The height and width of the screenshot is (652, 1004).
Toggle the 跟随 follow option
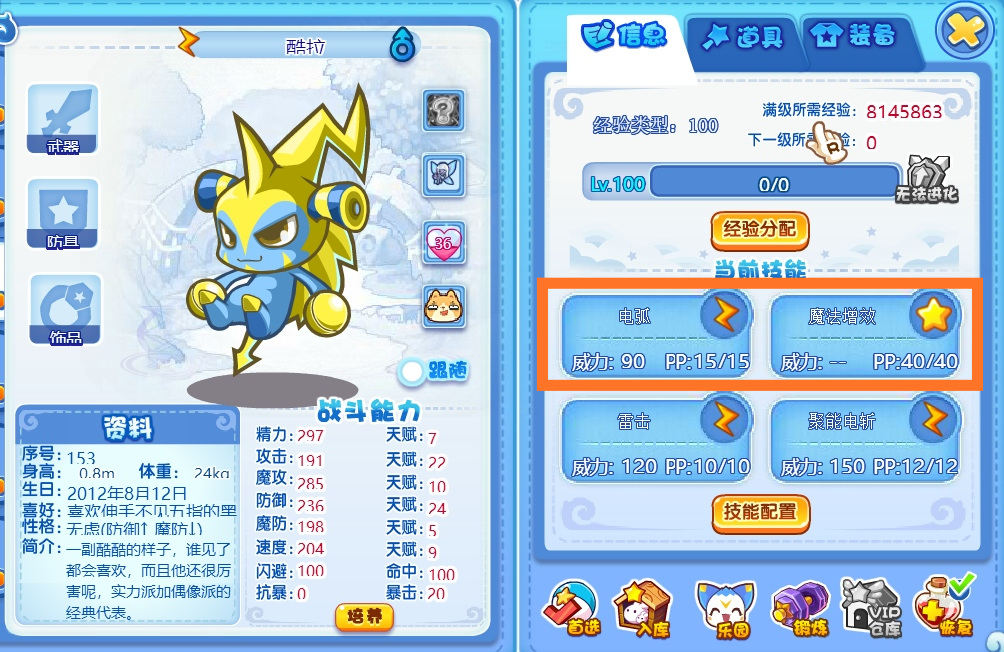(x=435, y=372)
